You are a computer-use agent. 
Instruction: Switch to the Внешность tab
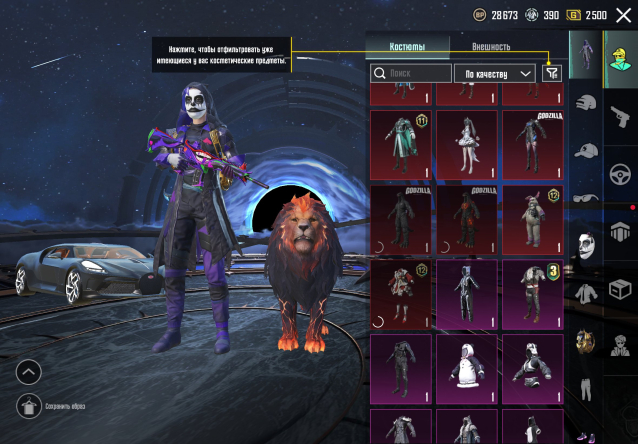[491, 46]
